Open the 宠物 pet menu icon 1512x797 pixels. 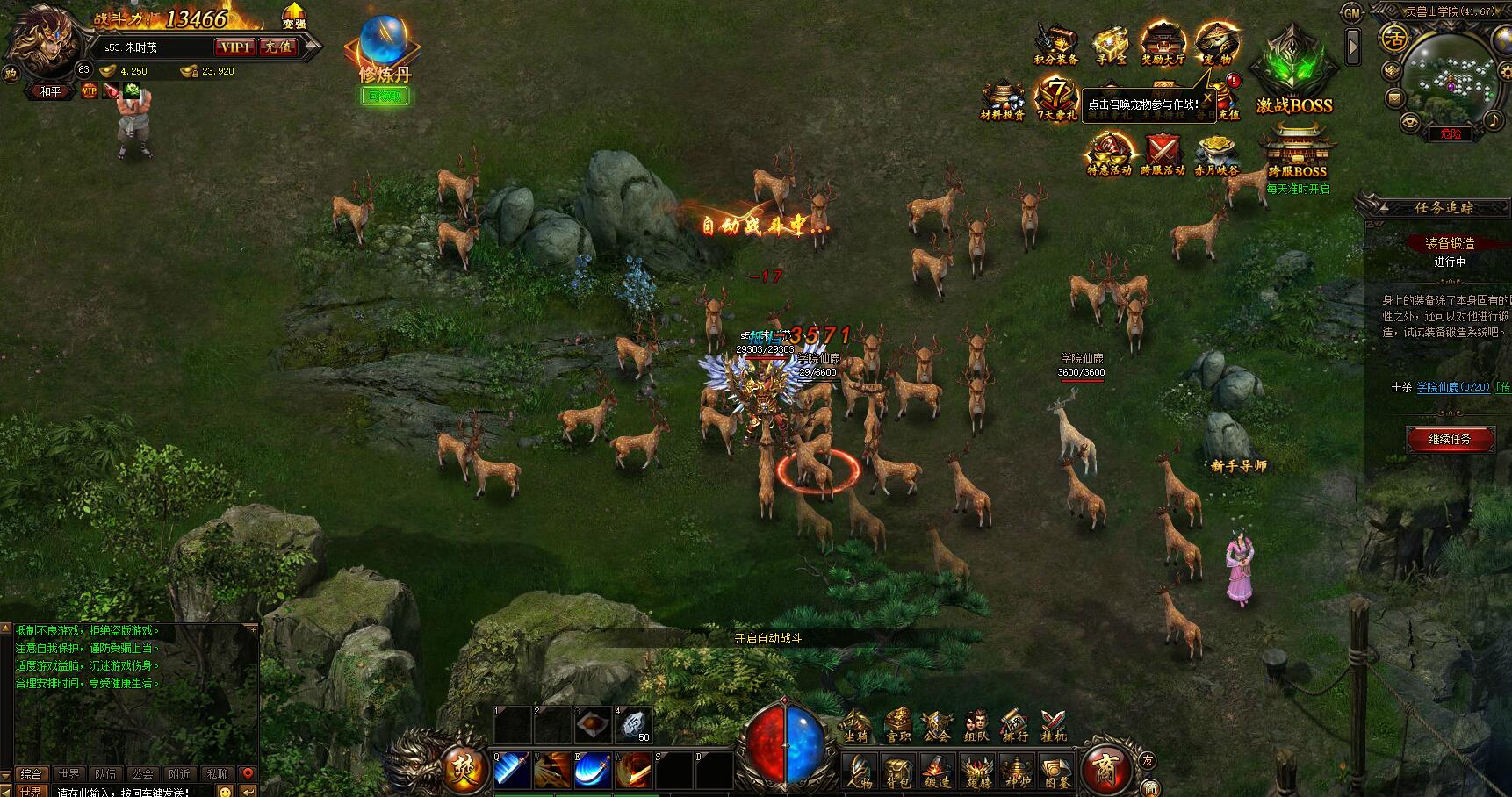[1217, 44]
